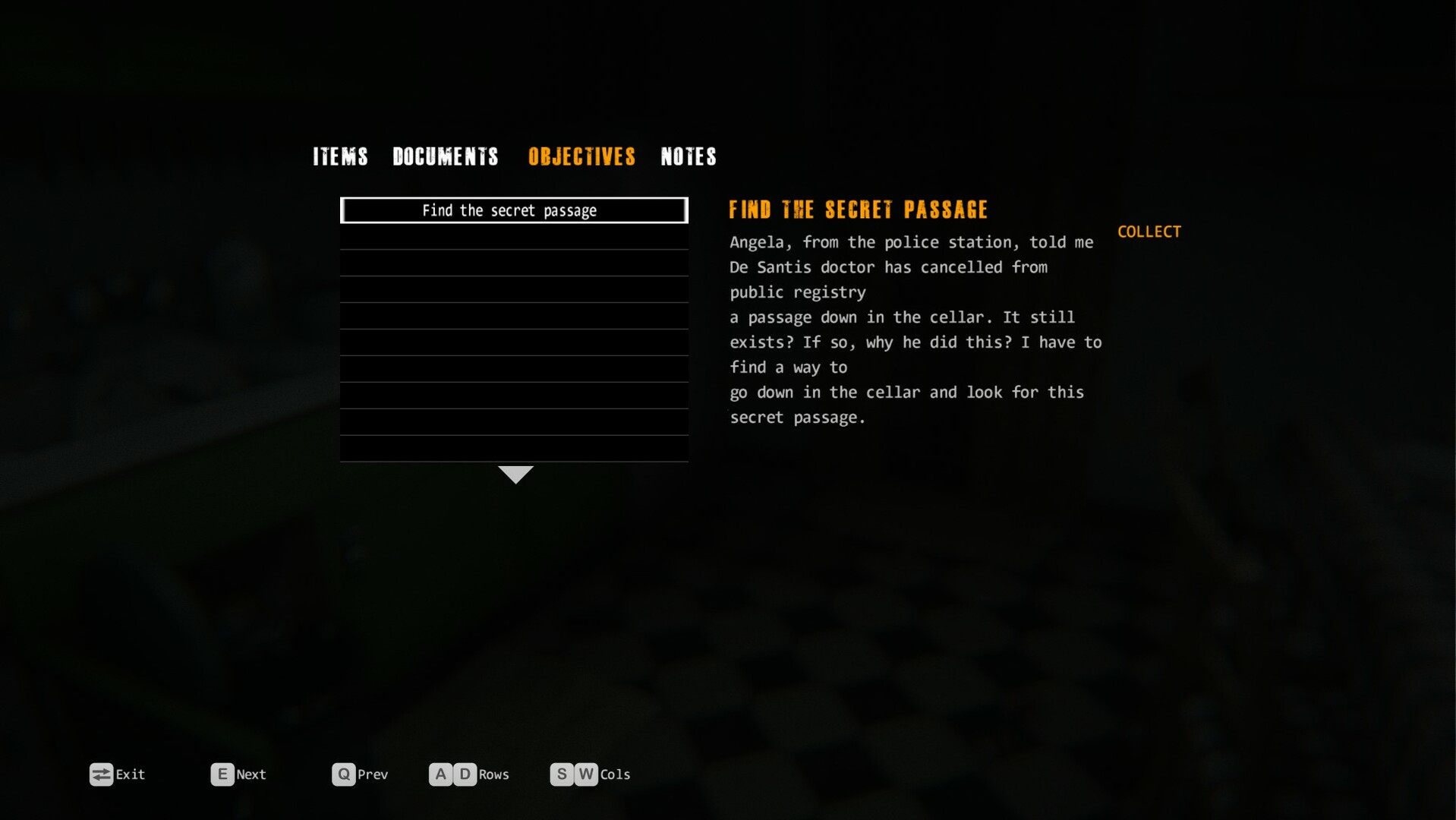
Task: Click the S key icon in Cols control
Action: (562, 774)
